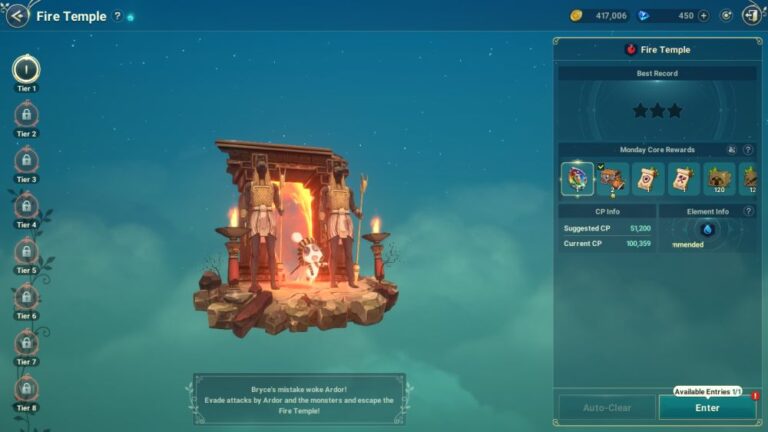
Task: Choose the locked Tier 4 node
Action: click(x=26, y=207)
